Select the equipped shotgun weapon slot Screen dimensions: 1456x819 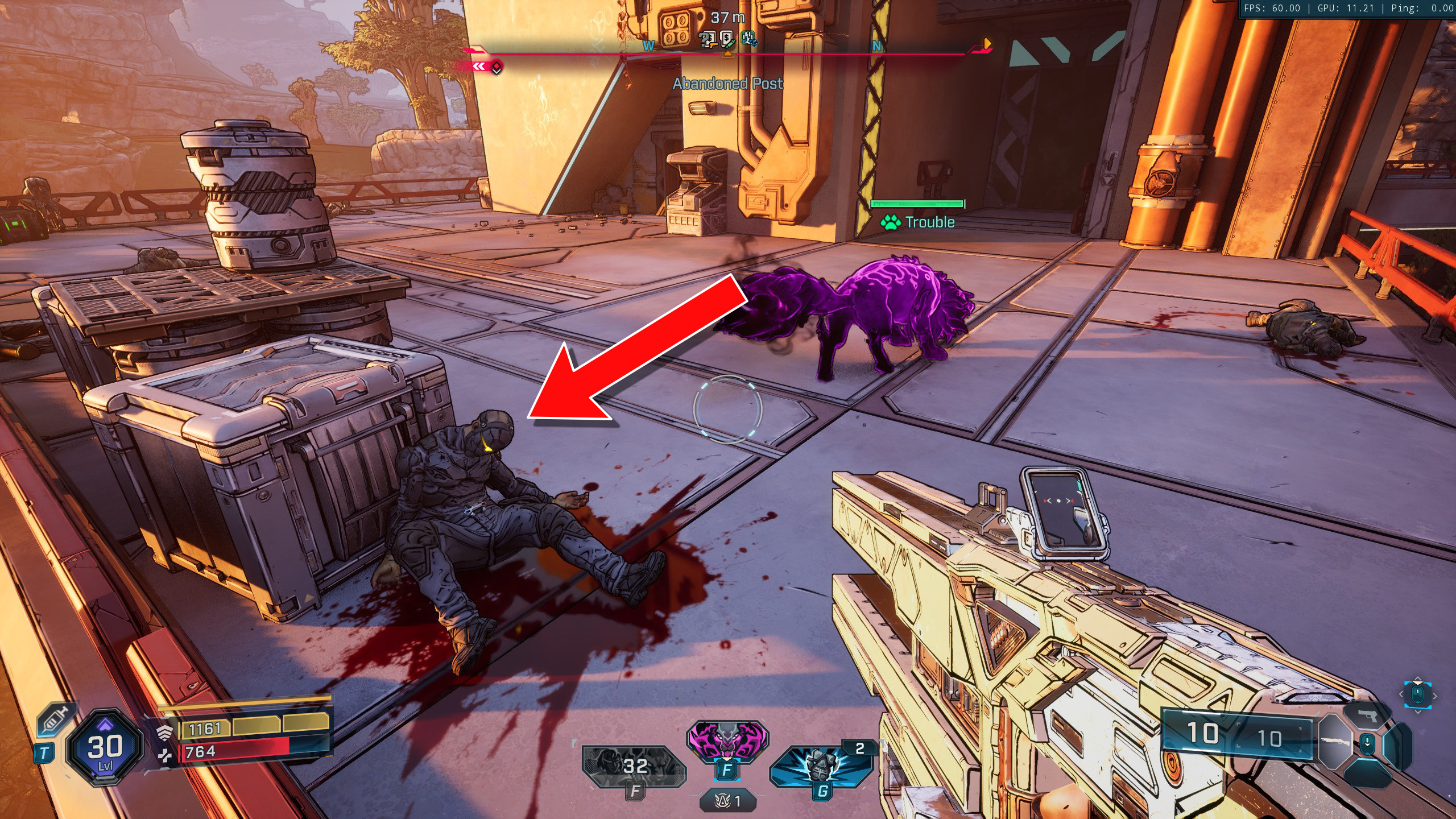(1335, 742)
